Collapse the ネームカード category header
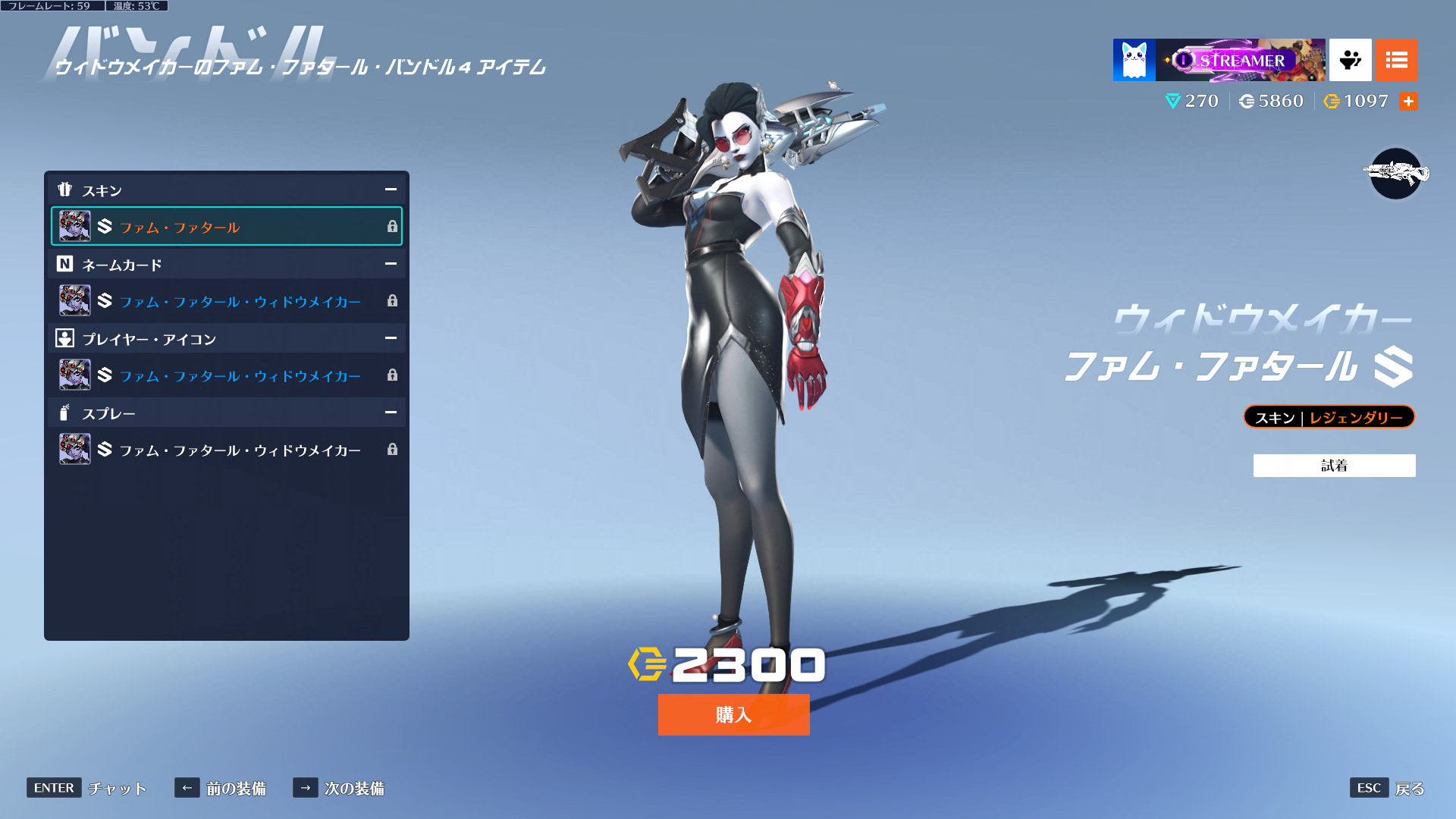Image resolution: width=1456 pixels, height=819 pixels. pos(391,264)
